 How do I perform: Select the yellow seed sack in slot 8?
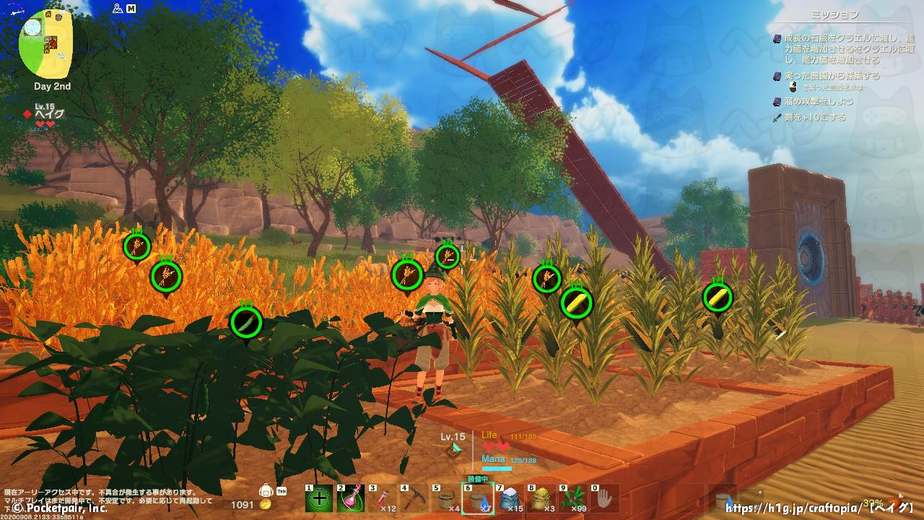539,498
